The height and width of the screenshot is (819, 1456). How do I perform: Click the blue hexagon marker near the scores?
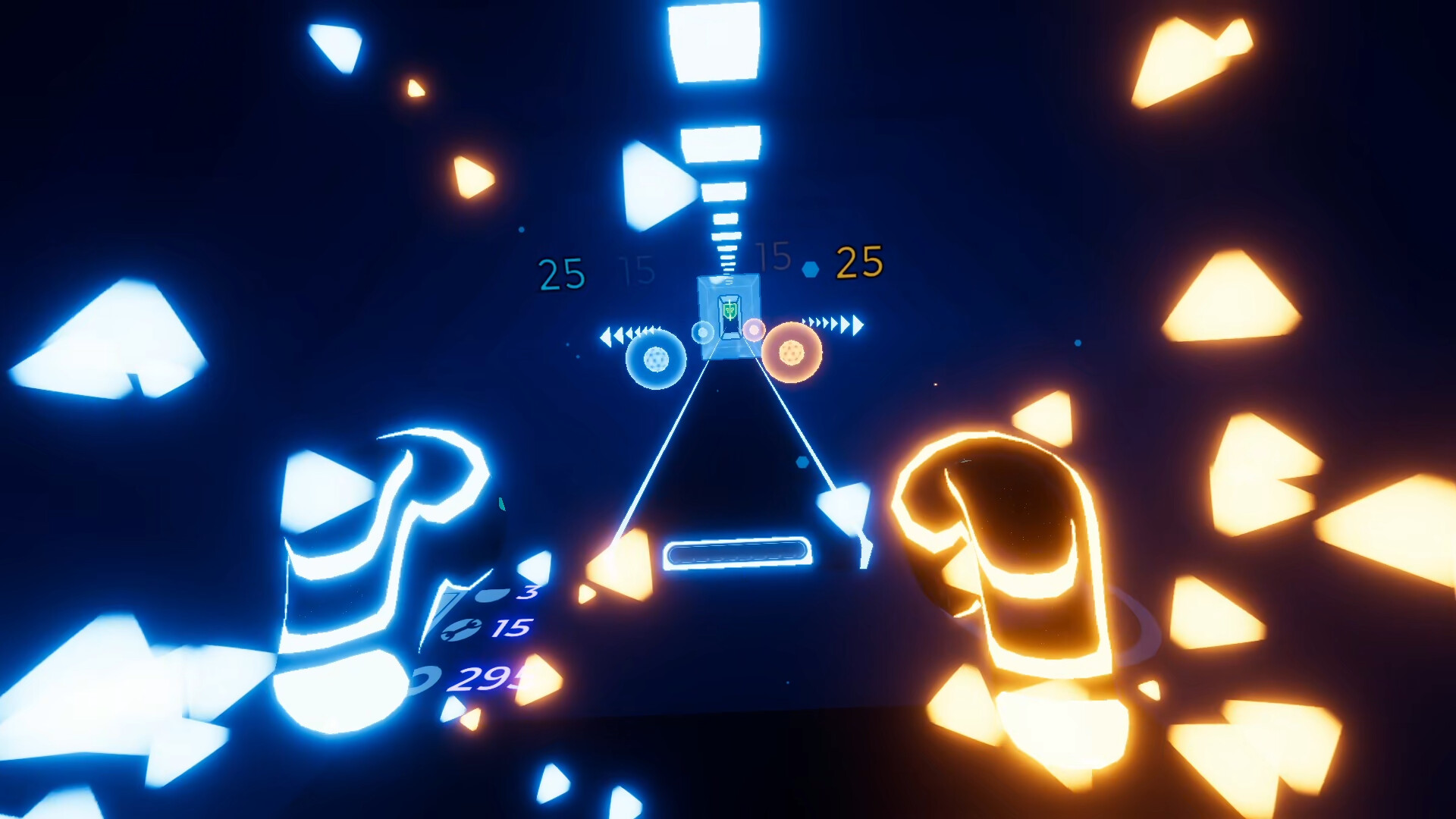click(811, 268)
